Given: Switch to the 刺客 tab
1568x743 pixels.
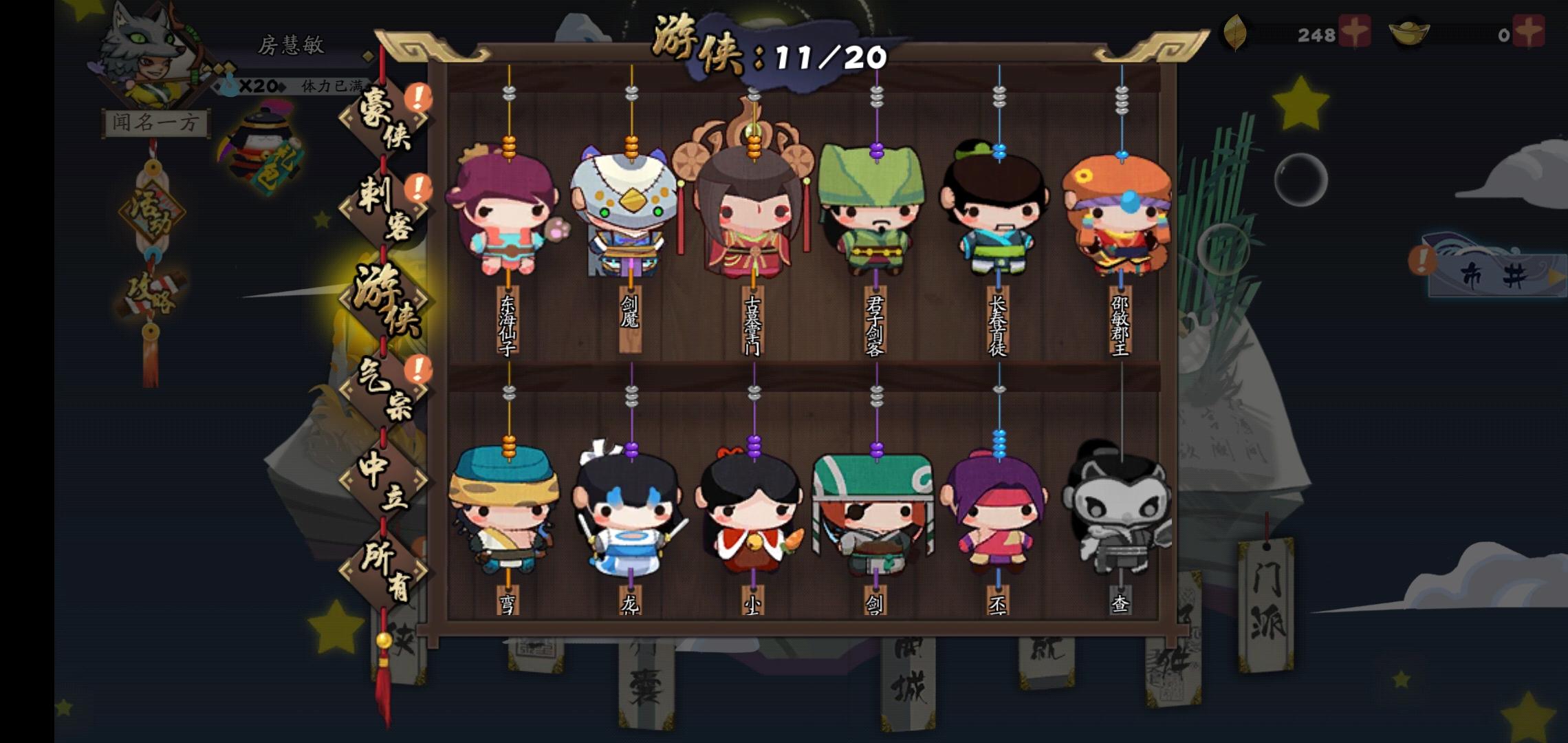Looking at the screenshot, I should [385, 206].
